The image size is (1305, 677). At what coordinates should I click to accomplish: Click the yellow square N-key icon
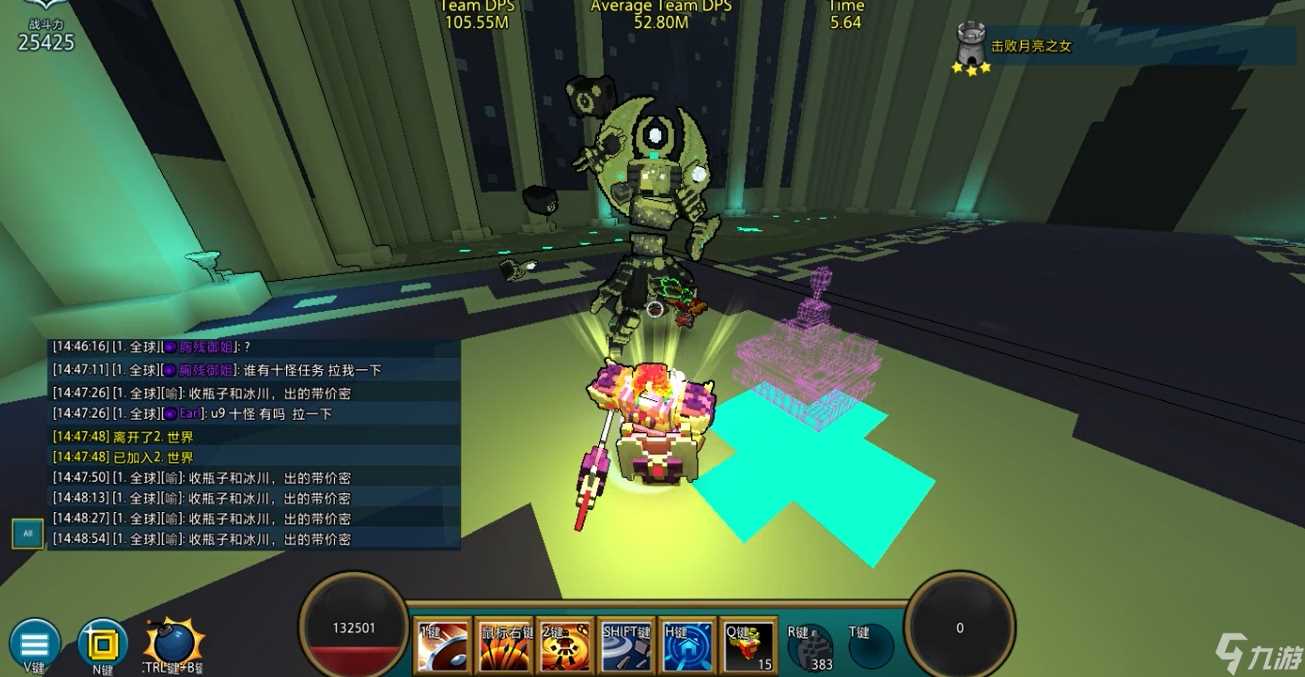click(102, 643)
